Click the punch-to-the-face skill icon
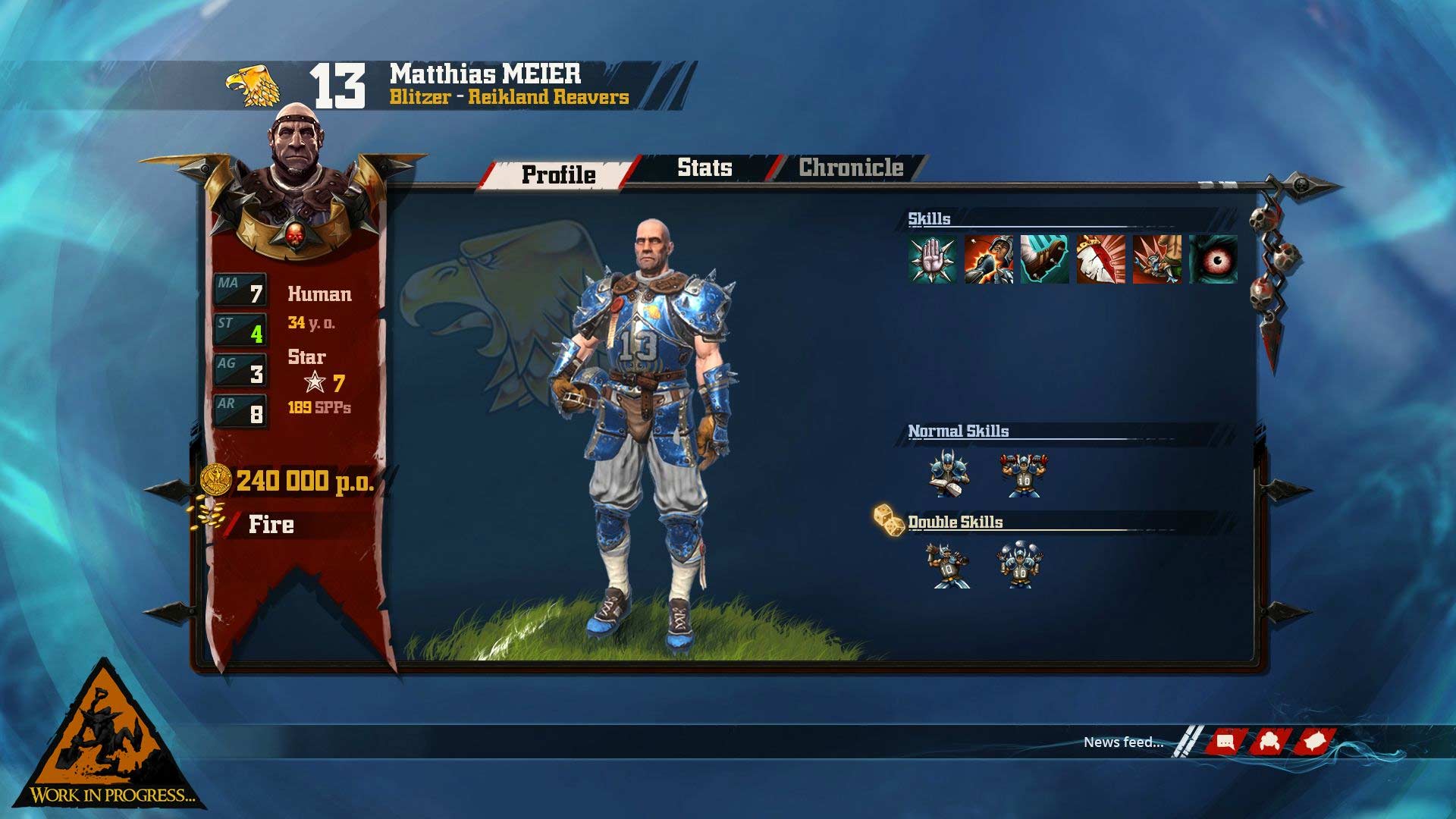The height and width of the screenshot is (819, 1456). click(x=989, y=259)
